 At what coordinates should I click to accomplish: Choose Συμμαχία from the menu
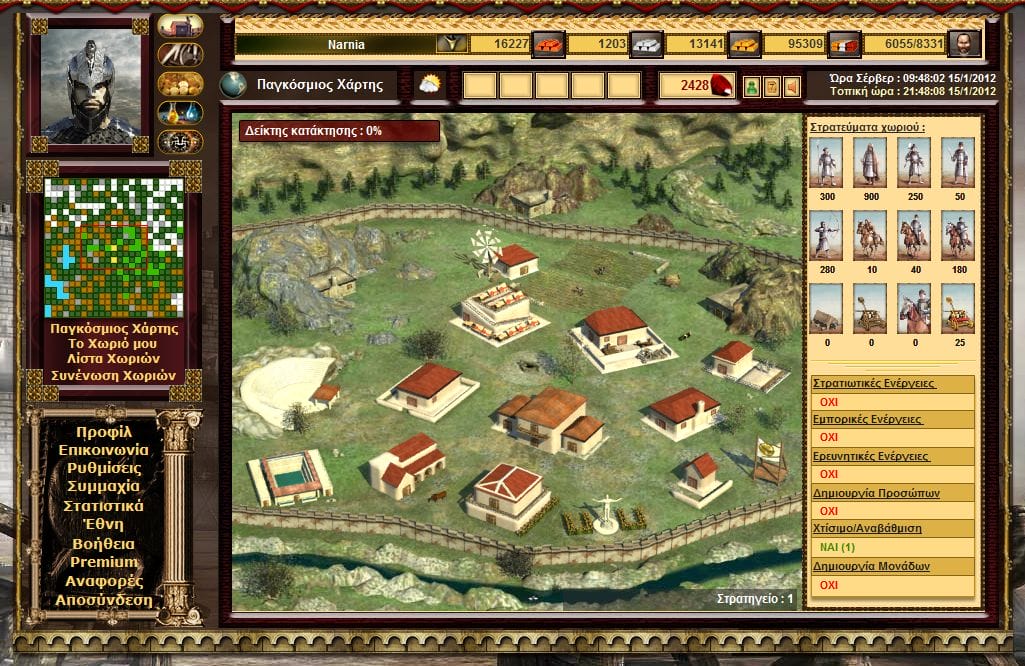coord(103,487)
